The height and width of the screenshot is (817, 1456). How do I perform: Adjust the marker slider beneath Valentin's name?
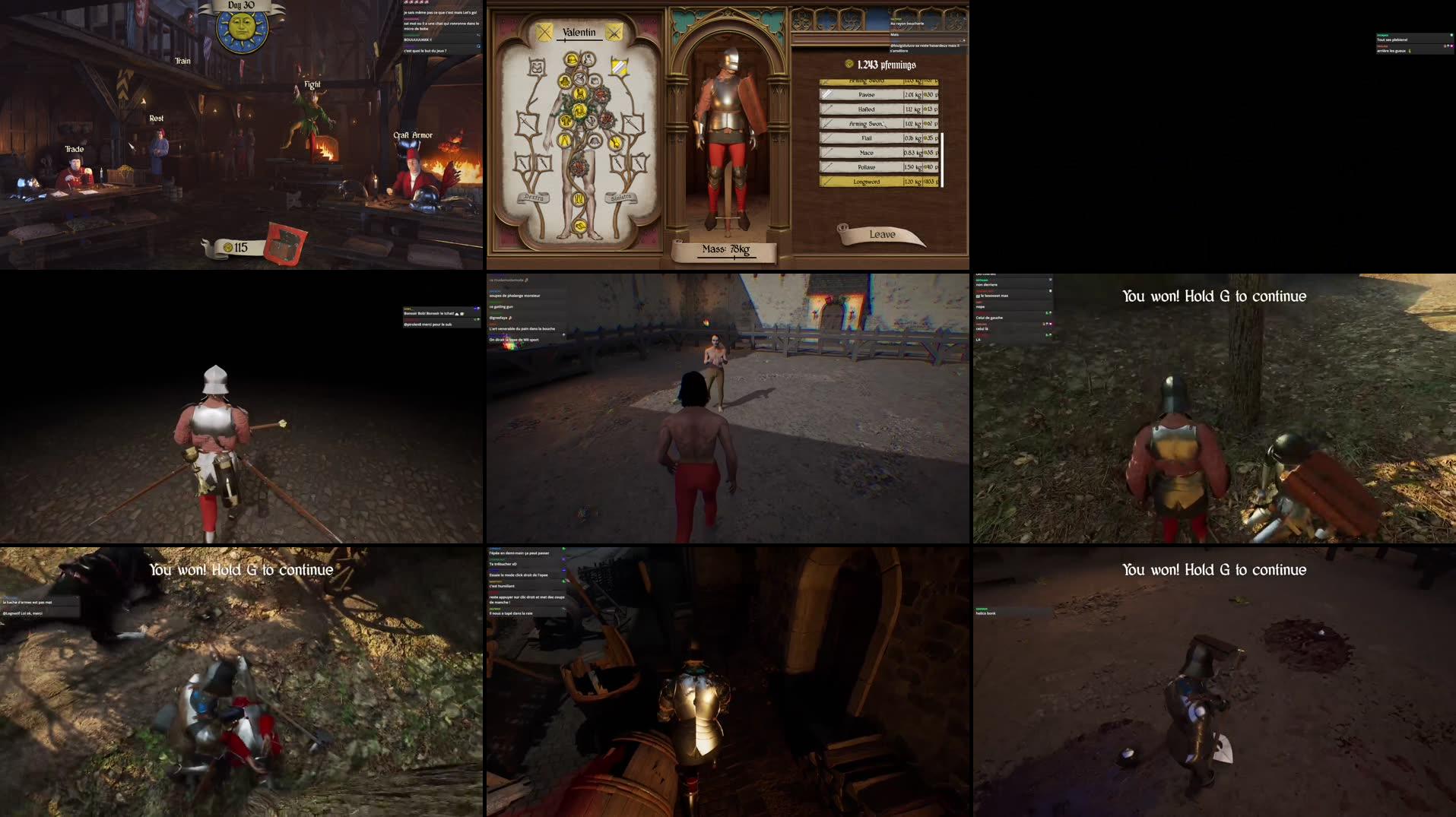564,40
